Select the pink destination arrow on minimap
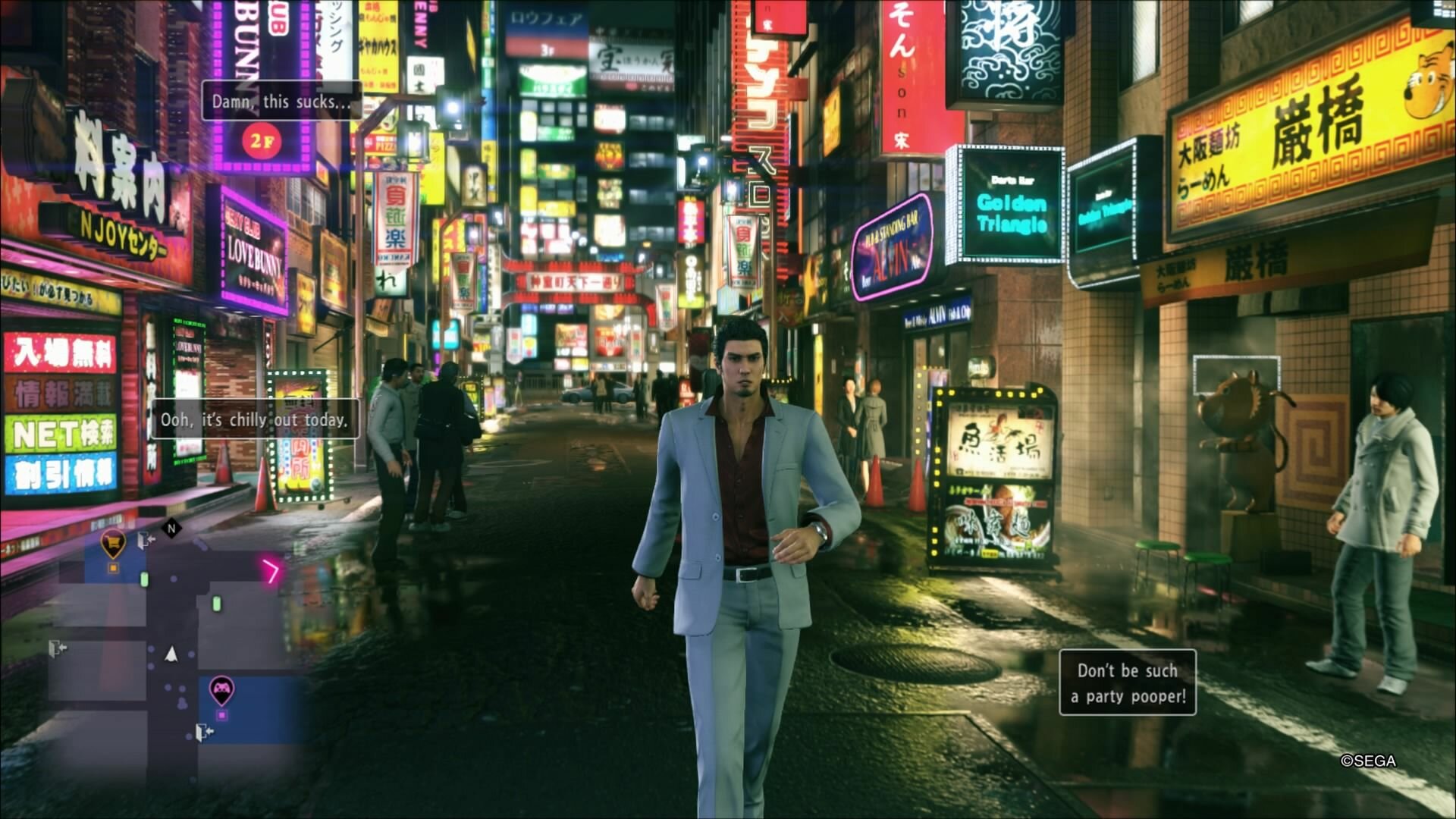The width and height of the screenshot is (1456, 819). [x=271, y=570]
